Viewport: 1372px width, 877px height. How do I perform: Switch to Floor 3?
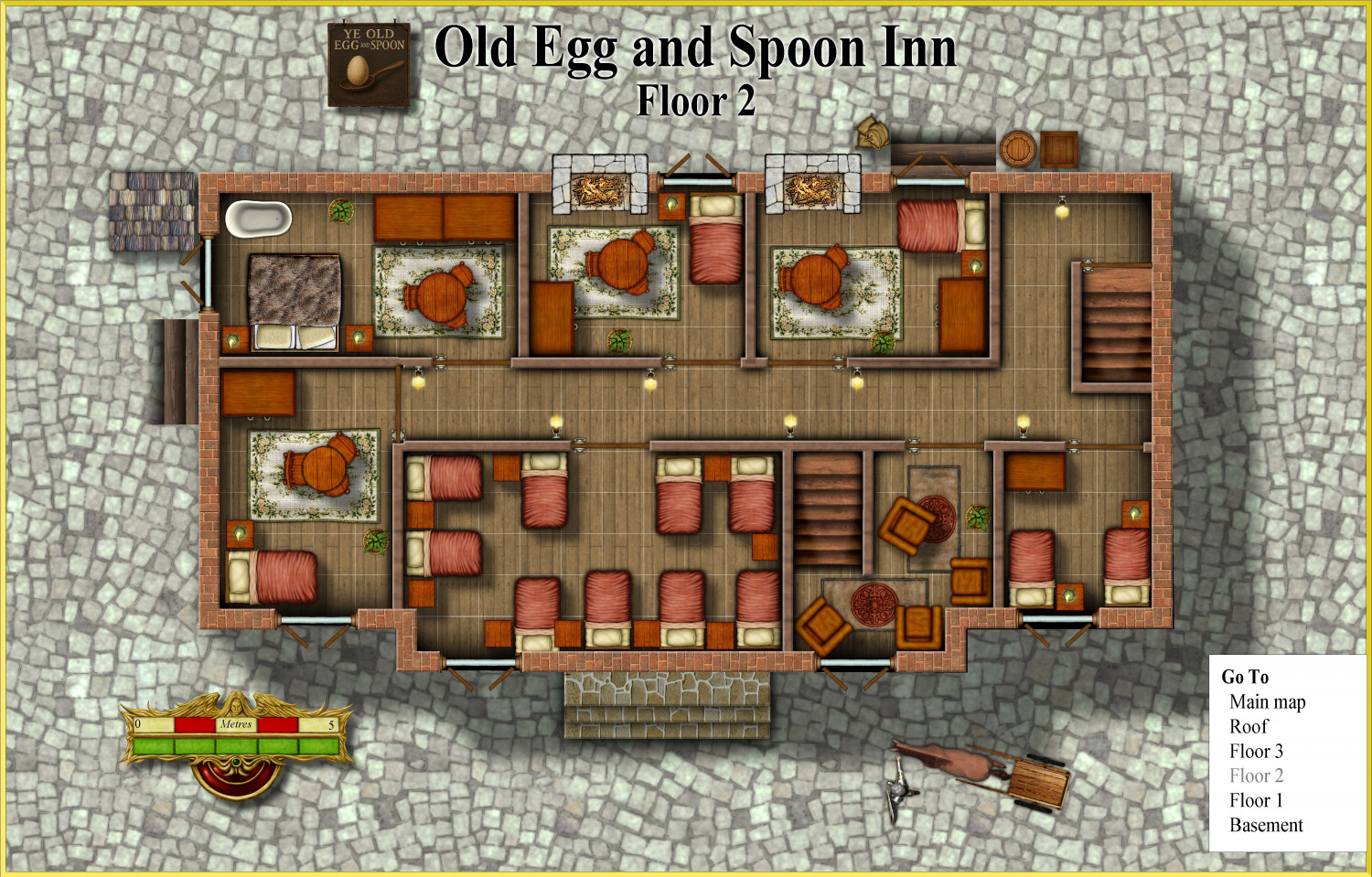(x=1256, y=752)
